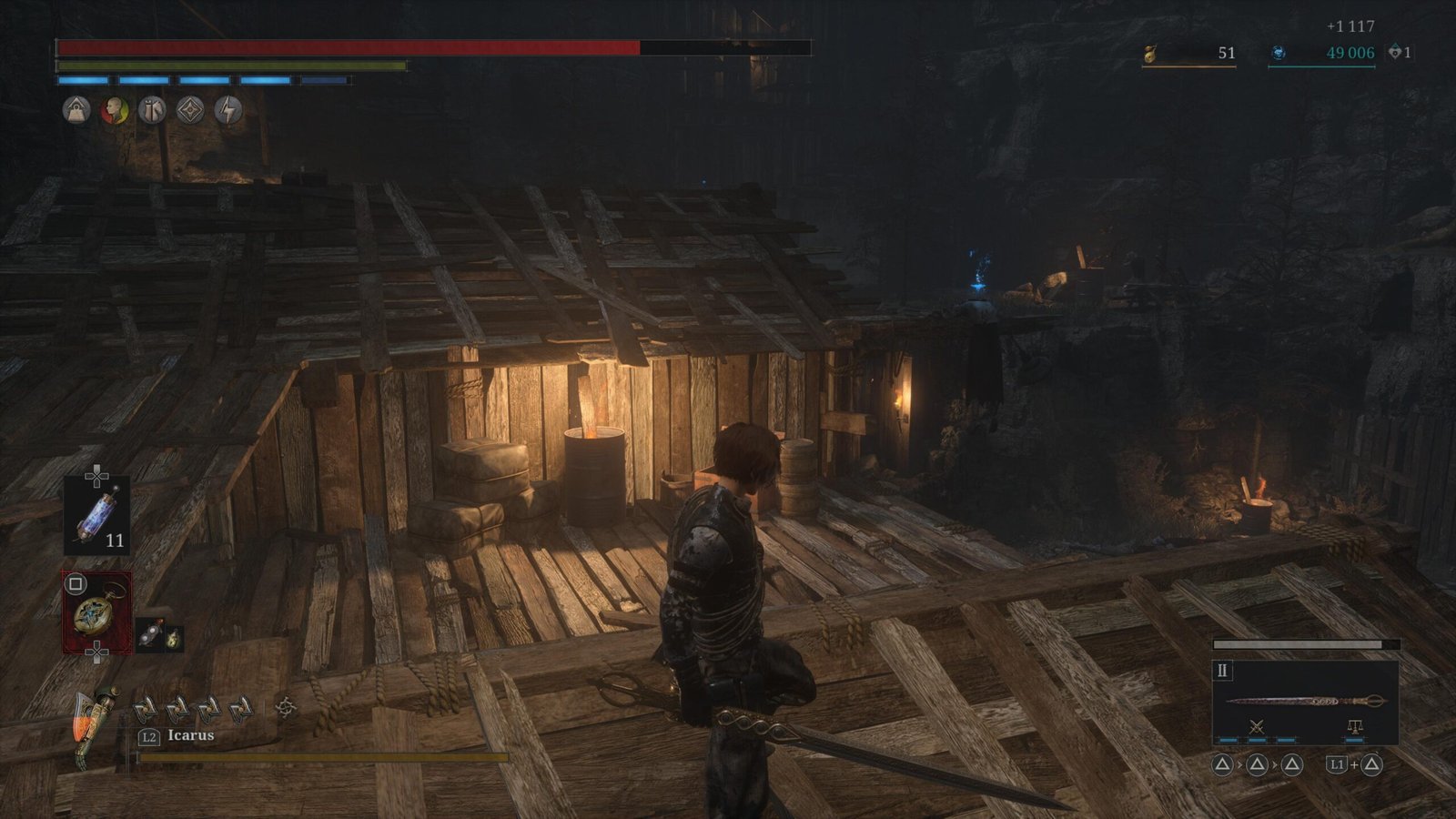Screen dimensions: 1456x819
Task: Click the blue Ergo currency icon
Action: point(1279,54)
